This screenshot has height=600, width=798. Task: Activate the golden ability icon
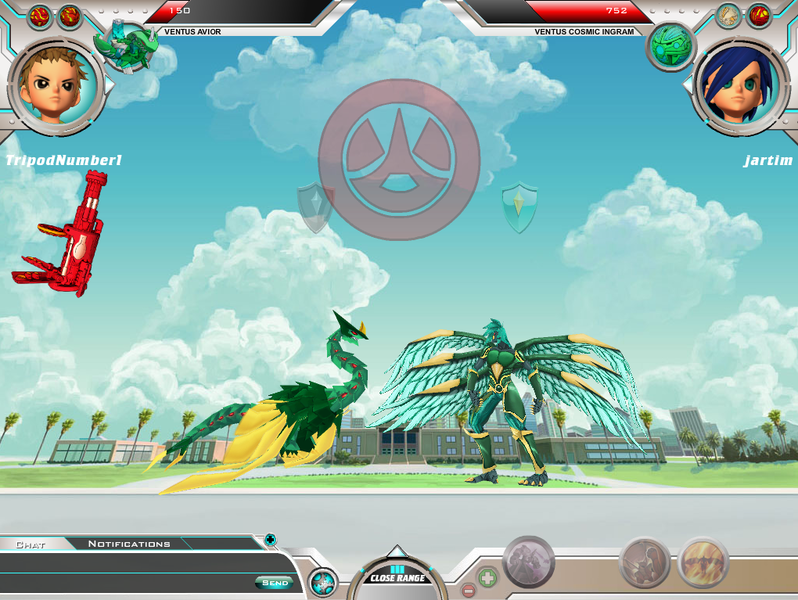[703, 563]
